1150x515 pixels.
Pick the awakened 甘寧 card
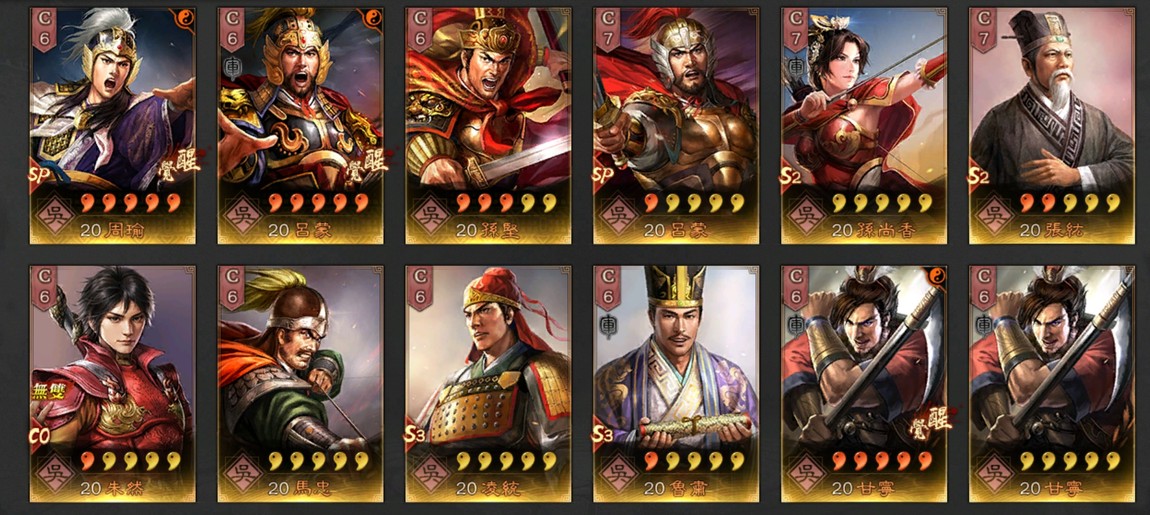[x=864, y=383]
